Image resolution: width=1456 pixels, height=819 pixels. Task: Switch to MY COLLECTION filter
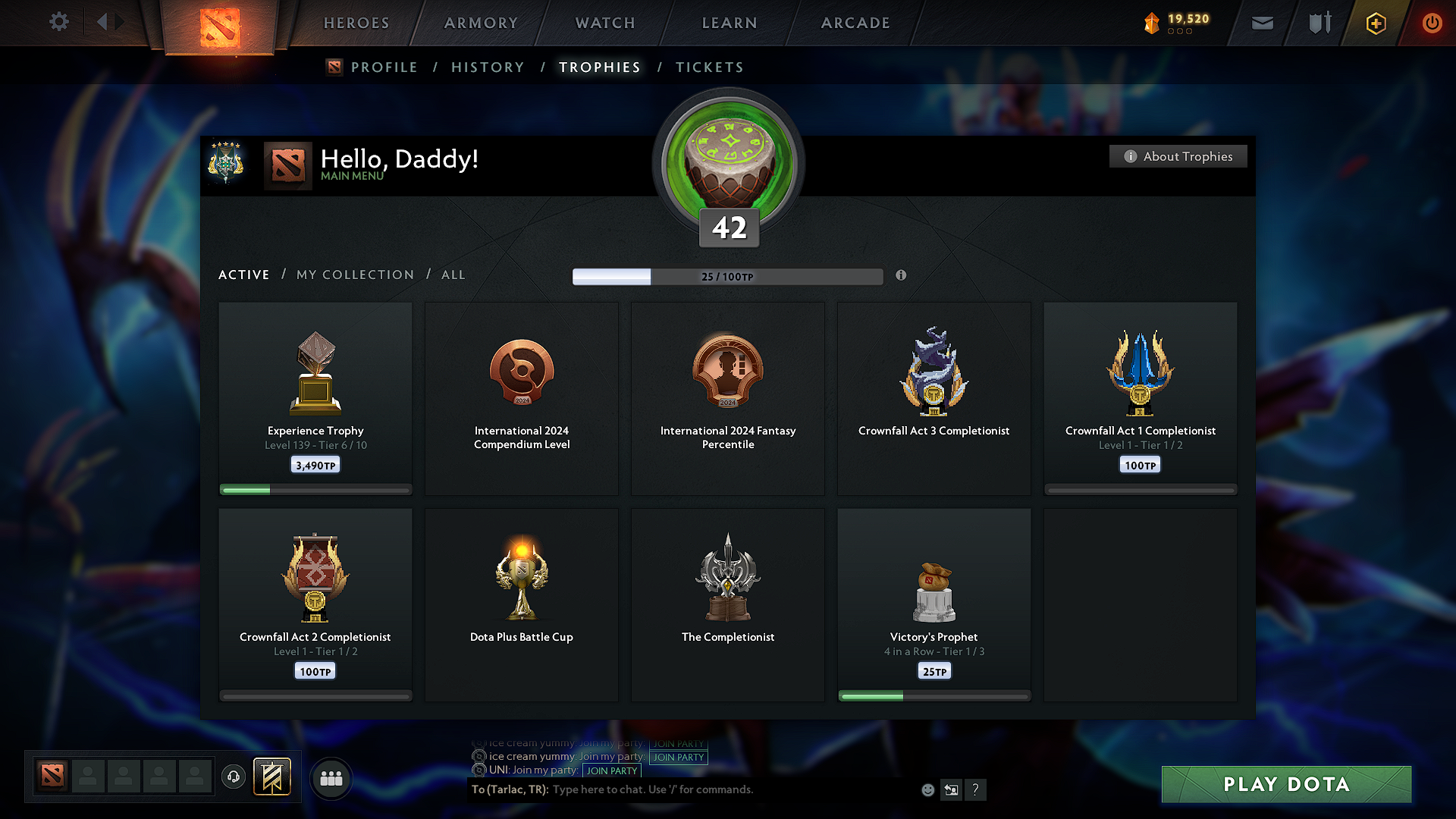coord(354,275)
